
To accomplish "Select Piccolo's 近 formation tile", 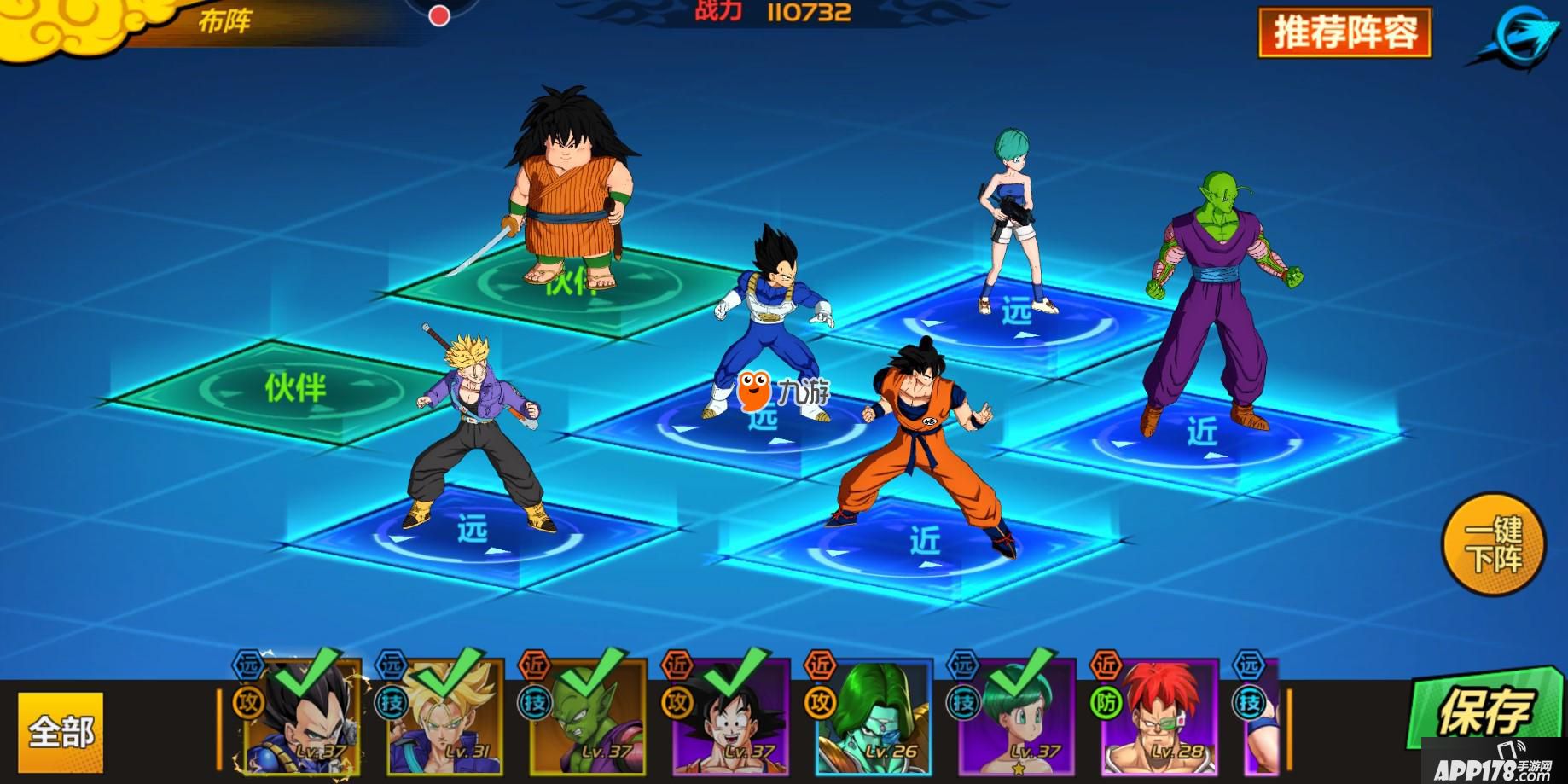I will [x=1203, y=435].
